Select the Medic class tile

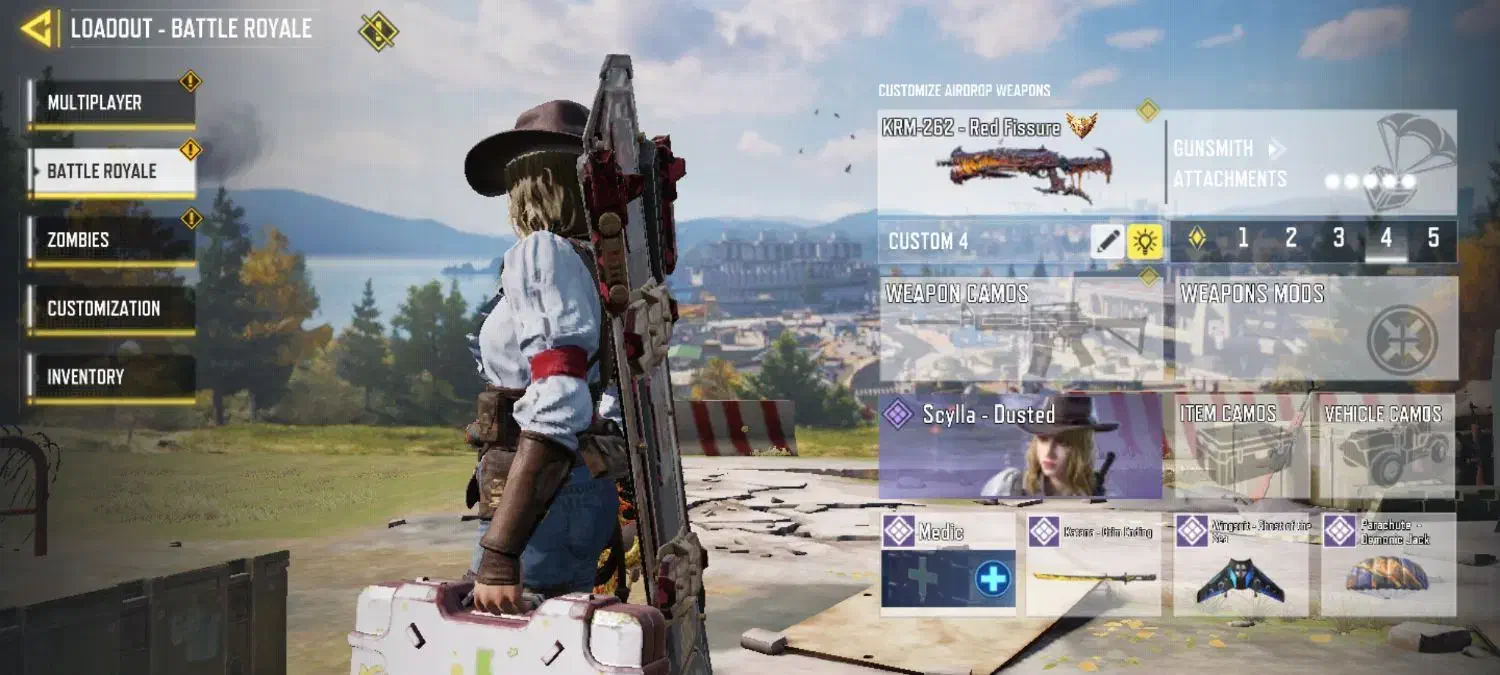[948, 564]
